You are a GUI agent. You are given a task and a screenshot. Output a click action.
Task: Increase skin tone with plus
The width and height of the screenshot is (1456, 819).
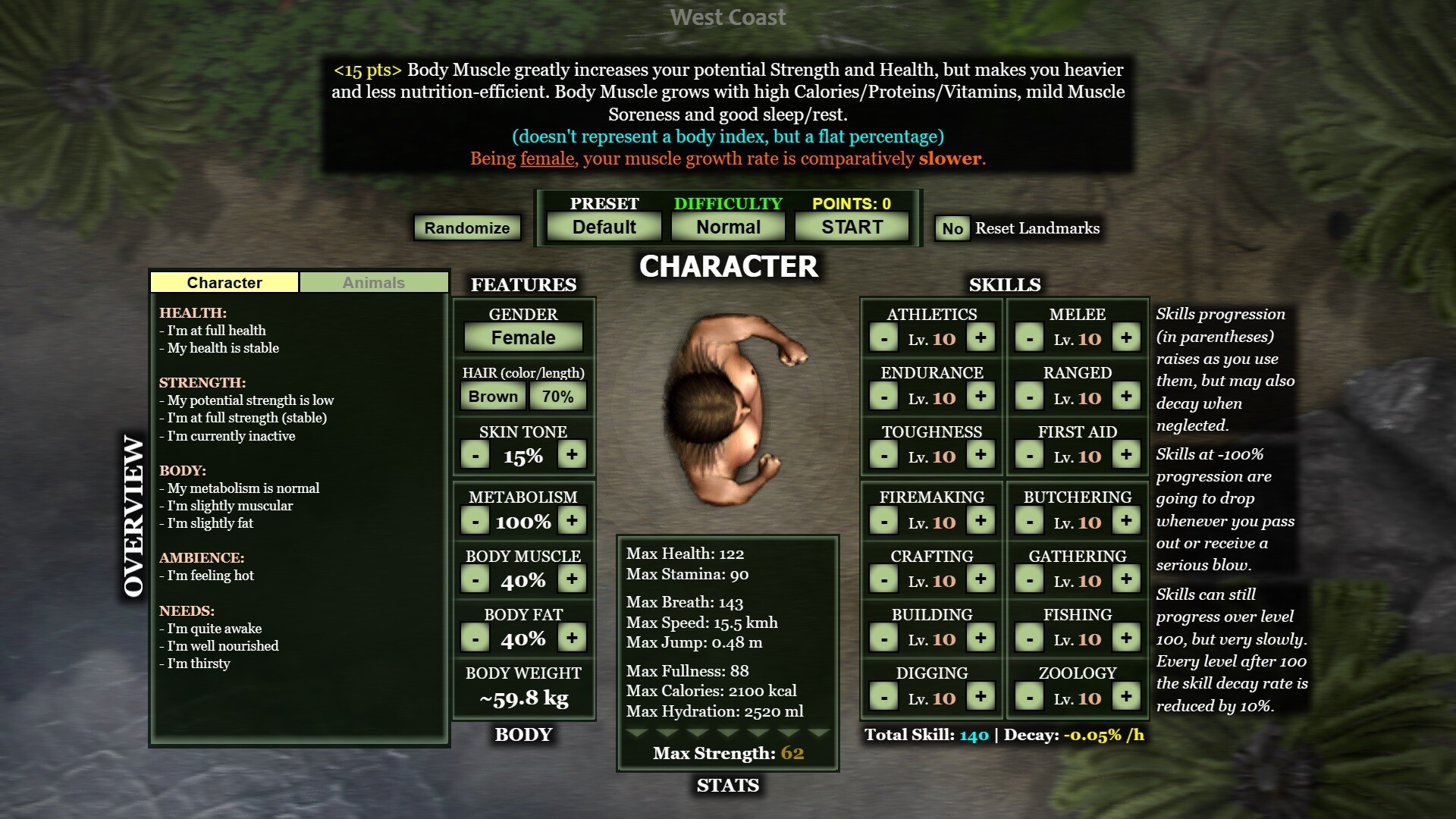572,455
